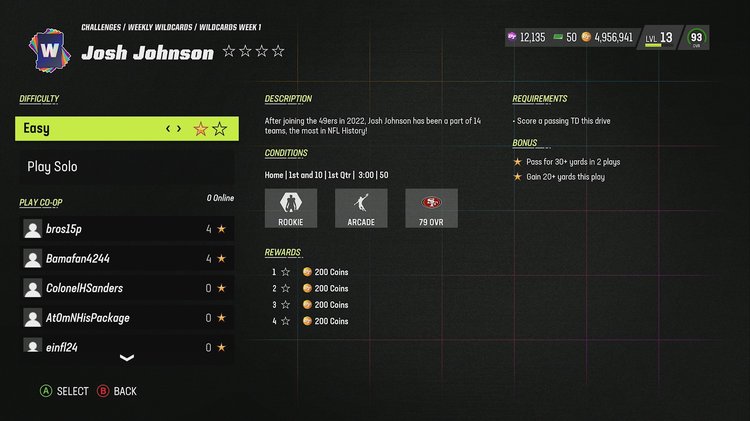Select ColonelHSanders as co-op partner

tap(126, 288)
